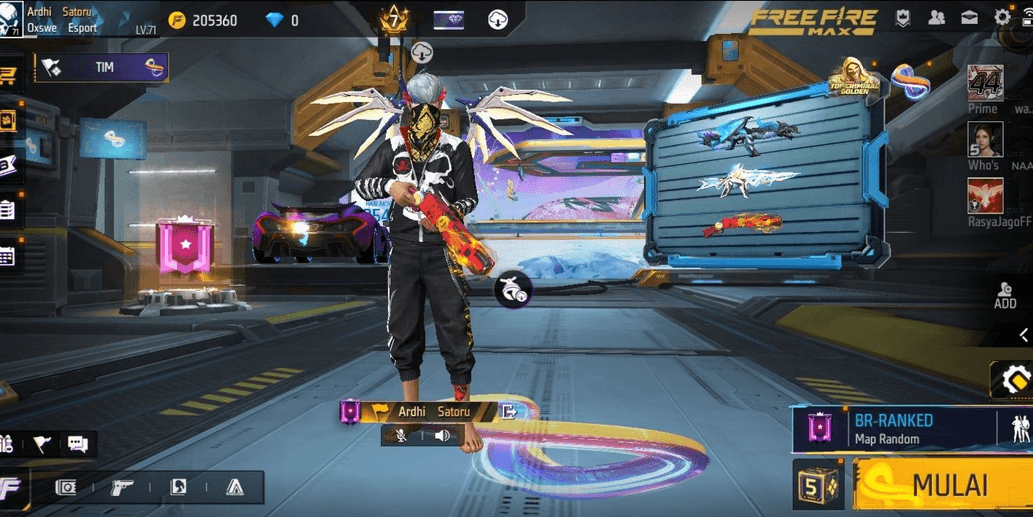Select friend RasyaJagoFF's avatar

coord(985,197)
